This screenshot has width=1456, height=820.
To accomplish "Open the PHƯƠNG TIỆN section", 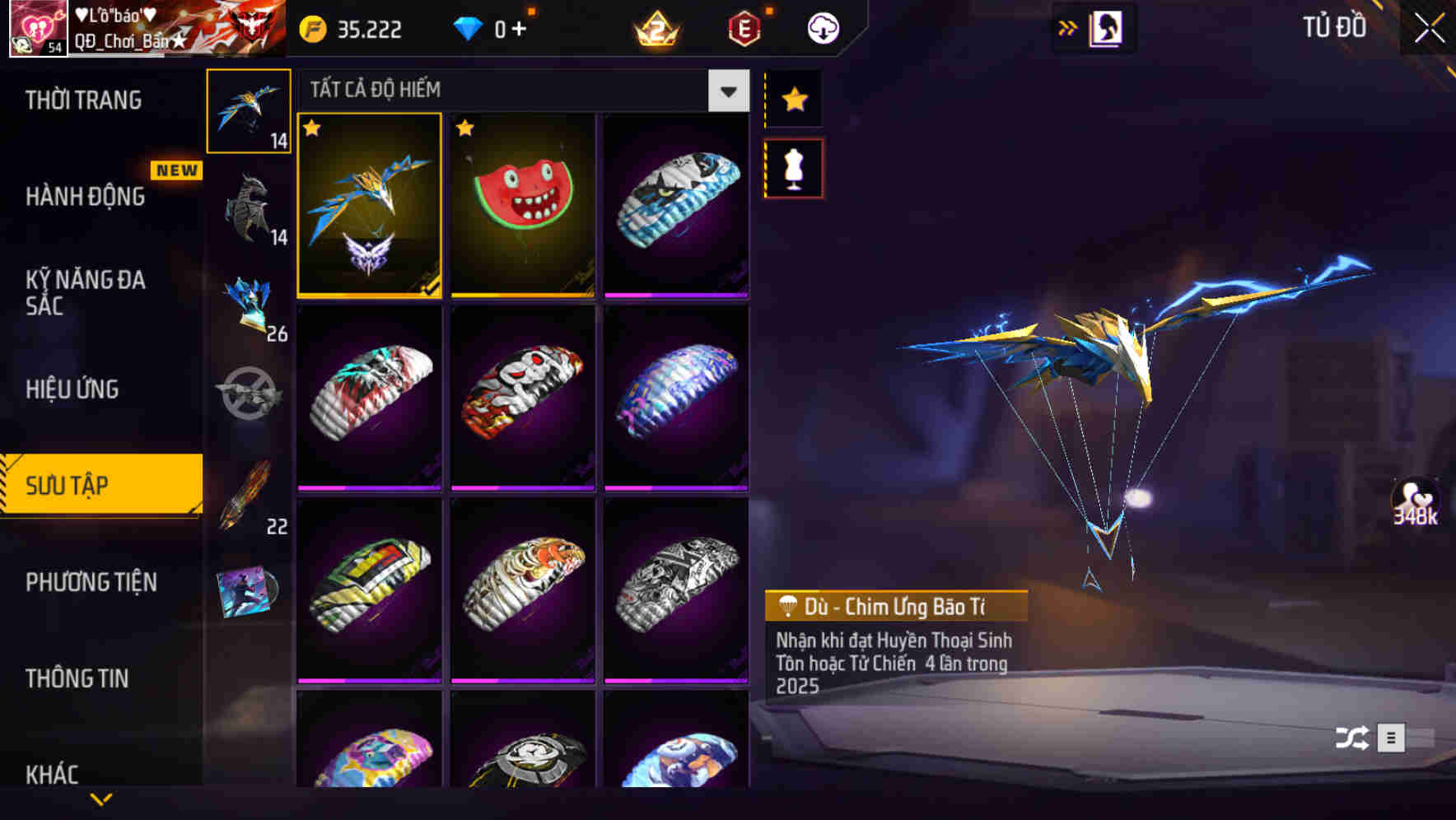I will [x=91, y=582].
